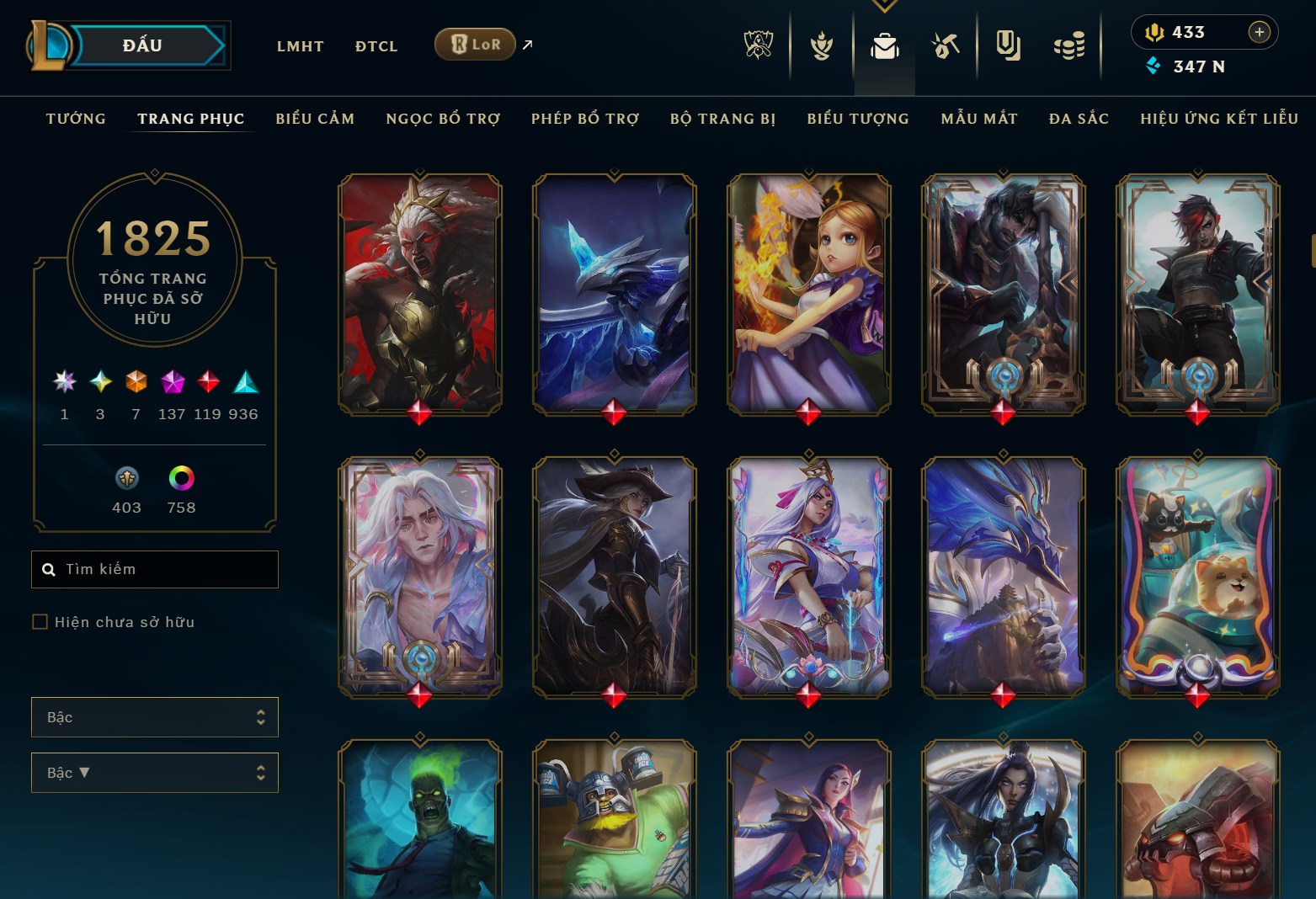Switch to the Ngọc Bổ Trợ tab

443,119
